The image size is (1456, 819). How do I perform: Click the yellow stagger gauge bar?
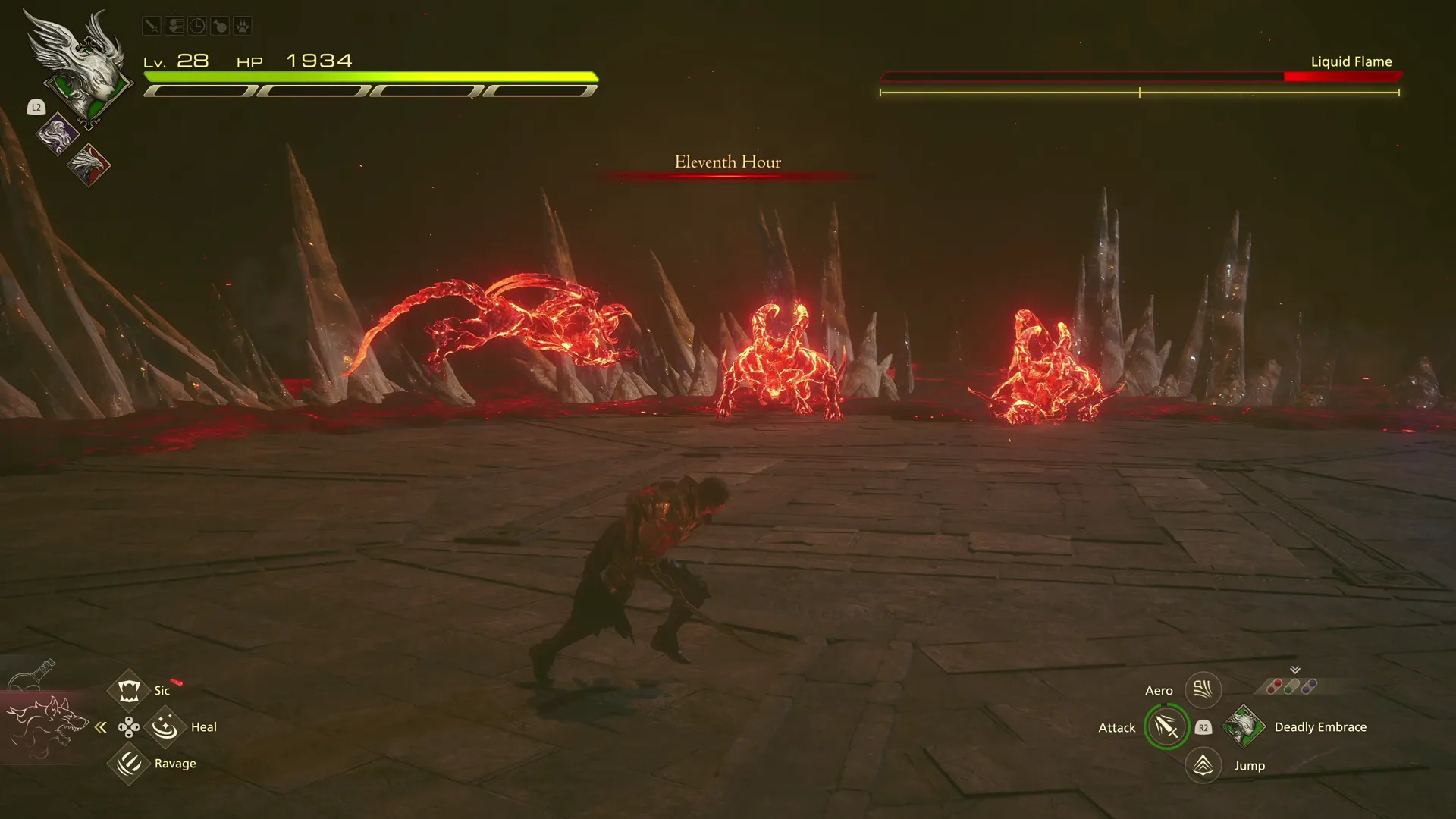[1137, 94]
